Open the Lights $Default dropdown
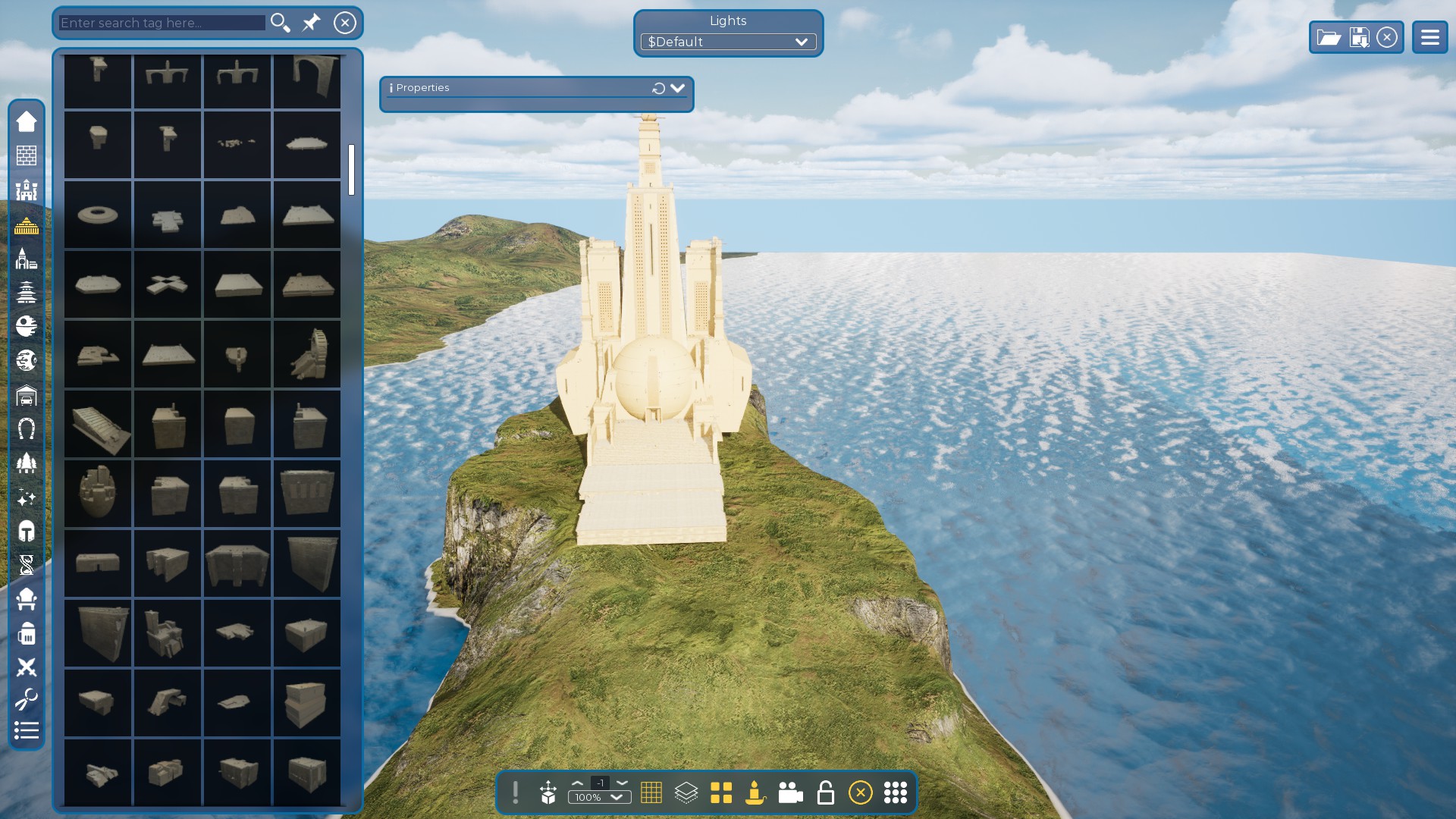1456x819 pixels. [728, 42]
